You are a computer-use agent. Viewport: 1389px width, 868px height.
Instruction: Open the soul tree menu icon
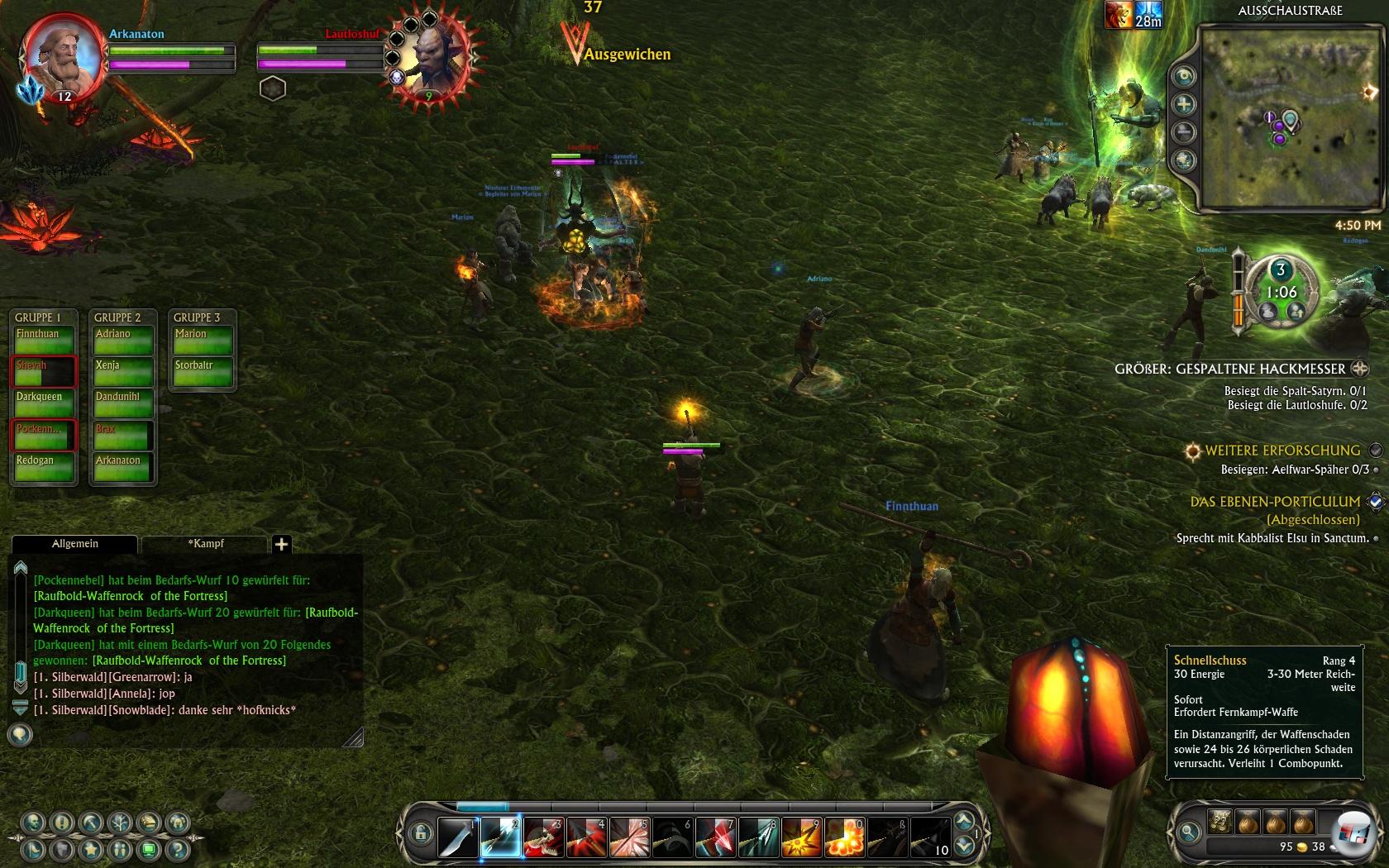click(120, 823)
